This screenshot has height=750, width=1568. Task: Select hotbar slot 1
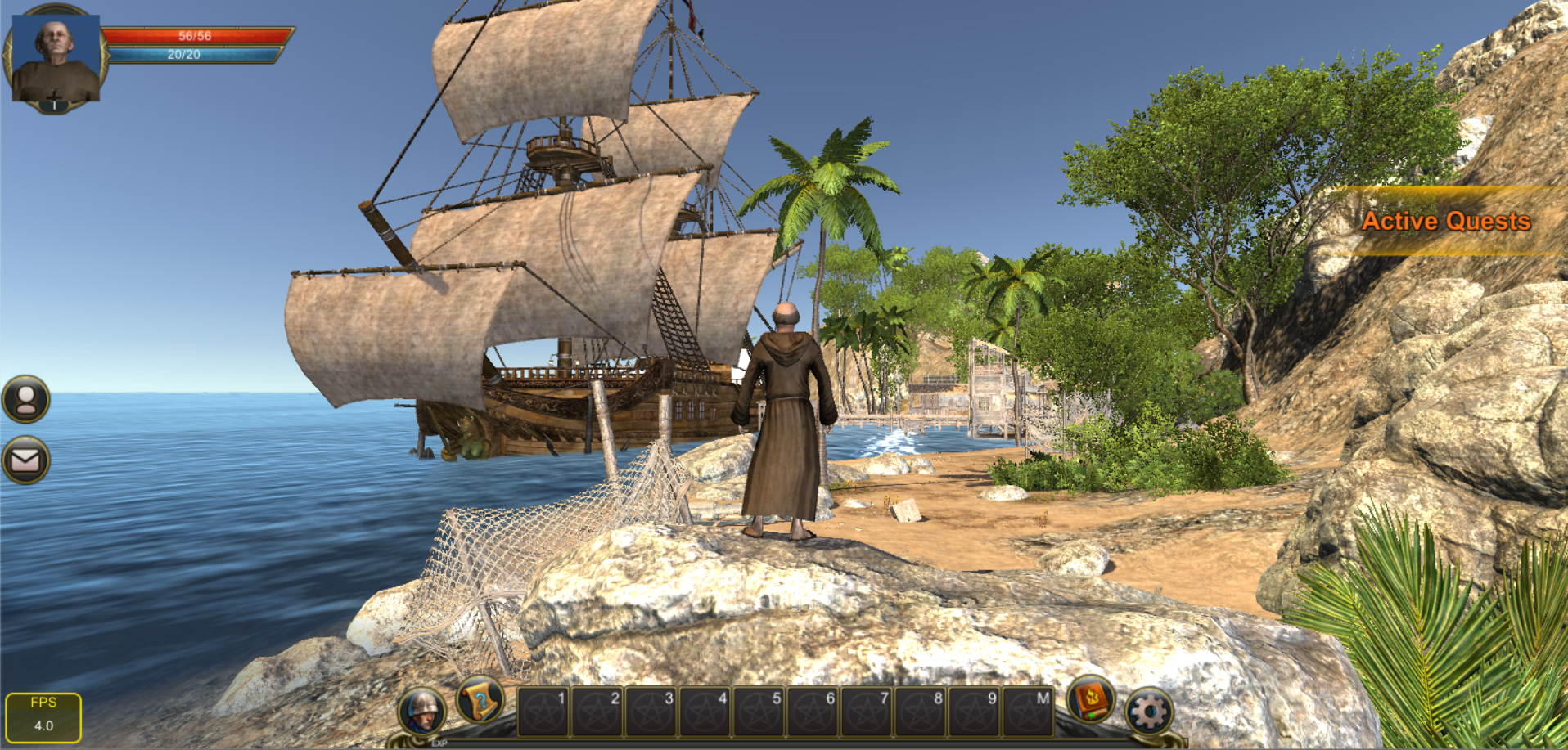[543, 712]
